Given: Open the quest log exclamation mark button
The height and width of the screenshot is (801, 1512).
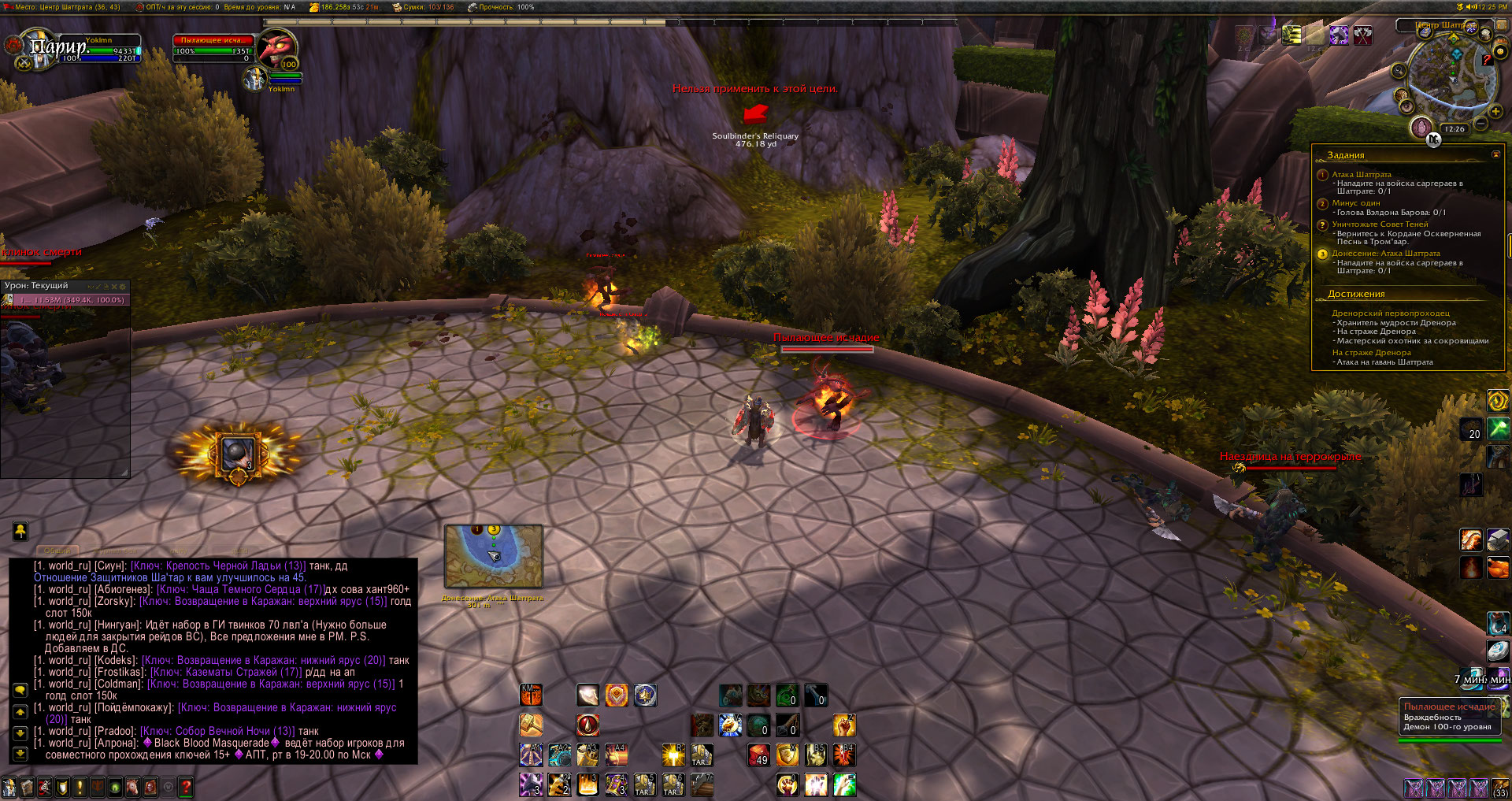Looking at the screenshot, I should 80,786.
